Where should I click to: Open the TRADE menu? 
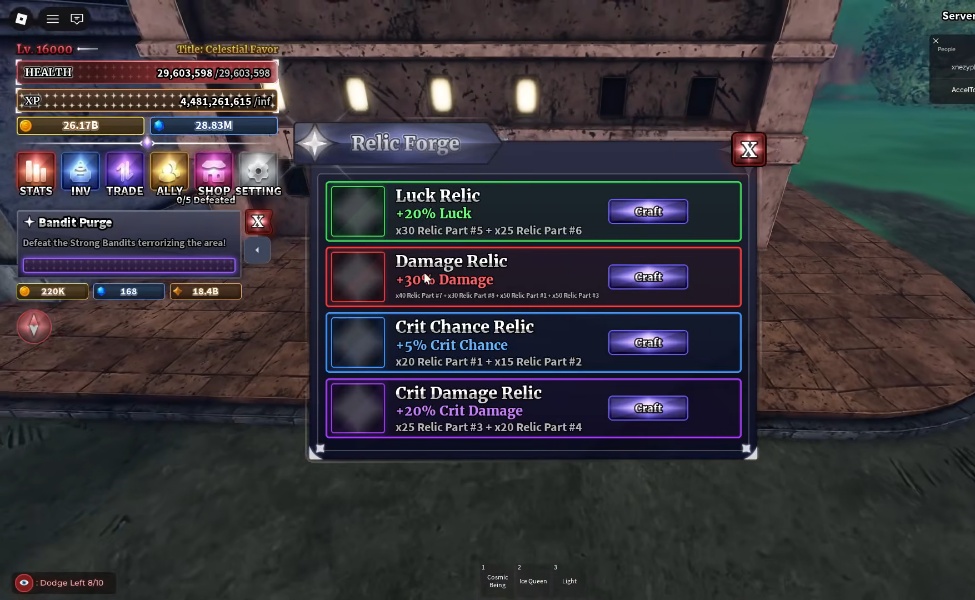[x=125, y=173]
